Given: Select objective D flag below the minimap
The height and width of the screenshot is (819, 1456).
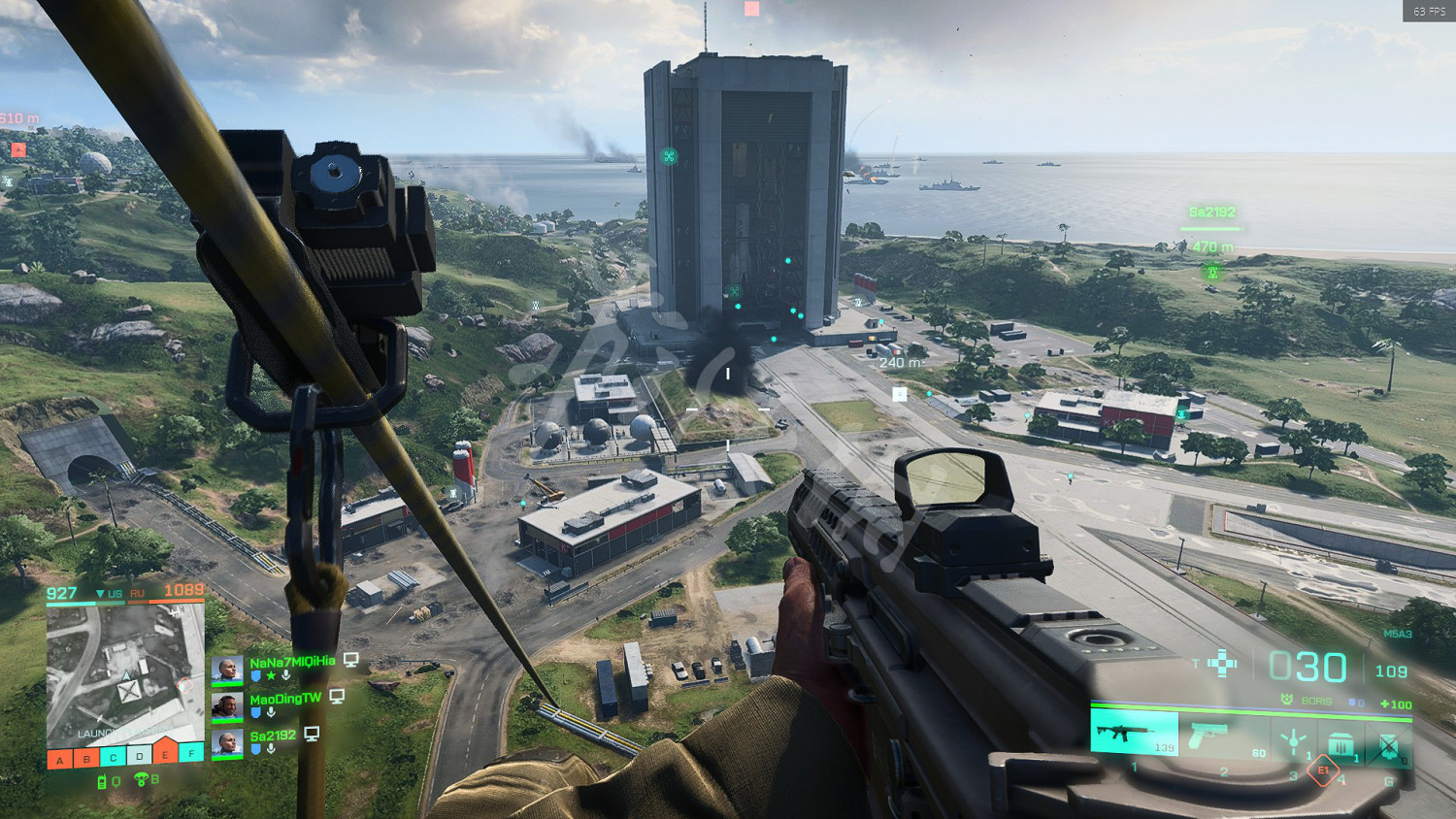Looking at the screenshot, I should 140,756.
